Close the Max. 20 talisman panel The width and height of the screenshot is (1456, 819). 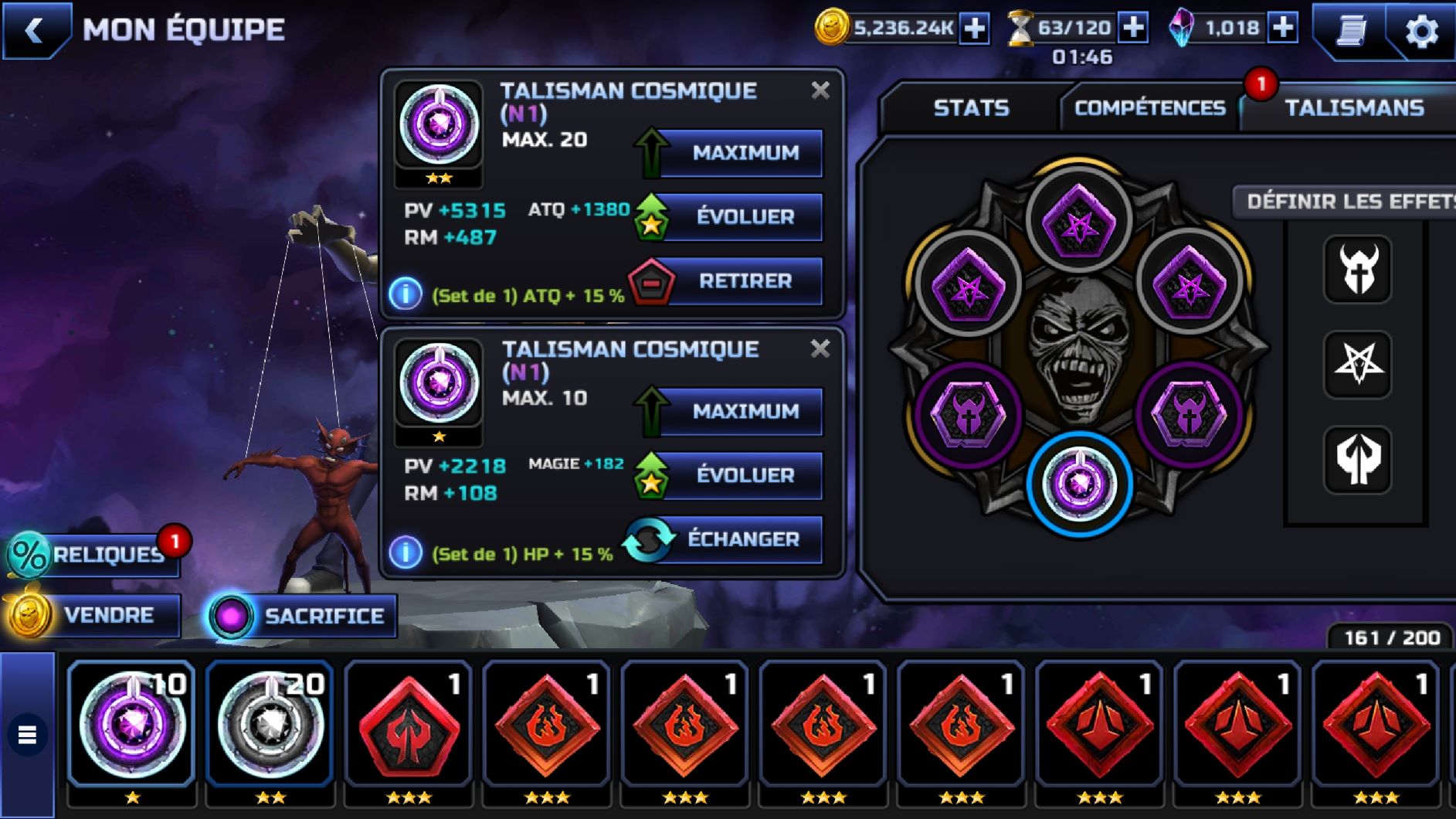pyautogui.click(x=820, y=90)
